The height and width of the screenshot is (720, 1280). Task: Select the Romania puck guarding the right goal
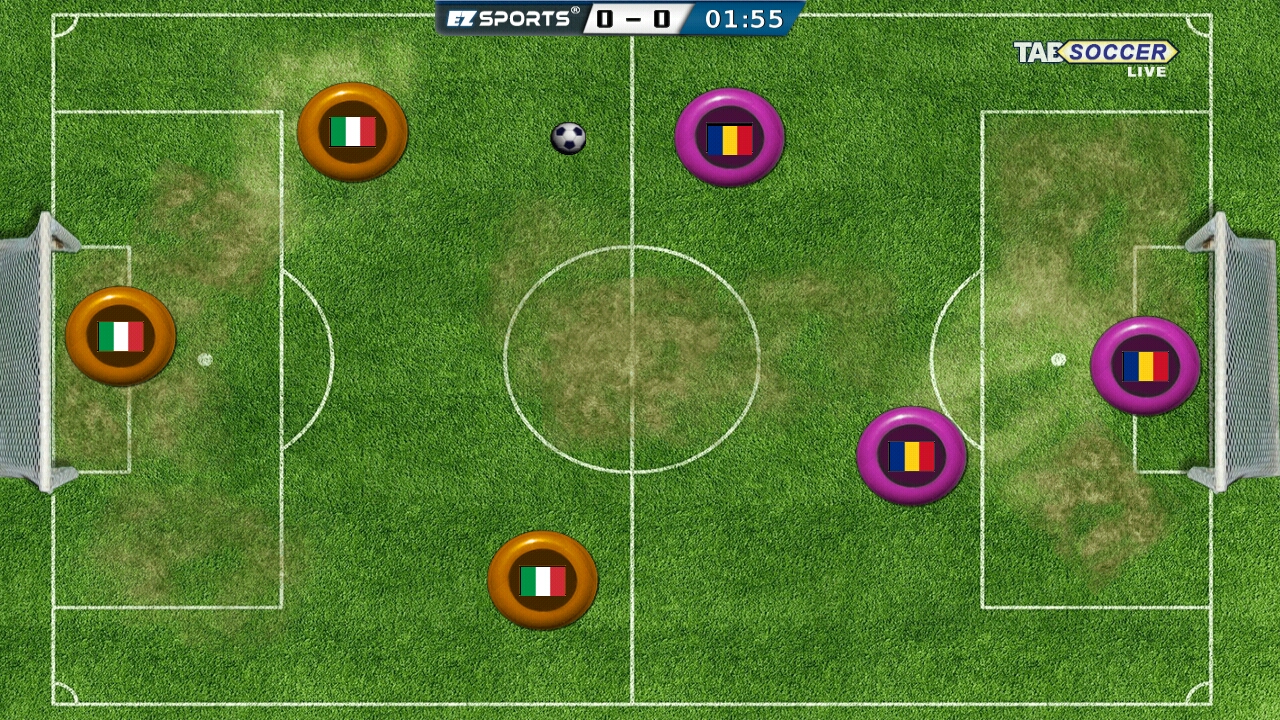1145,365
